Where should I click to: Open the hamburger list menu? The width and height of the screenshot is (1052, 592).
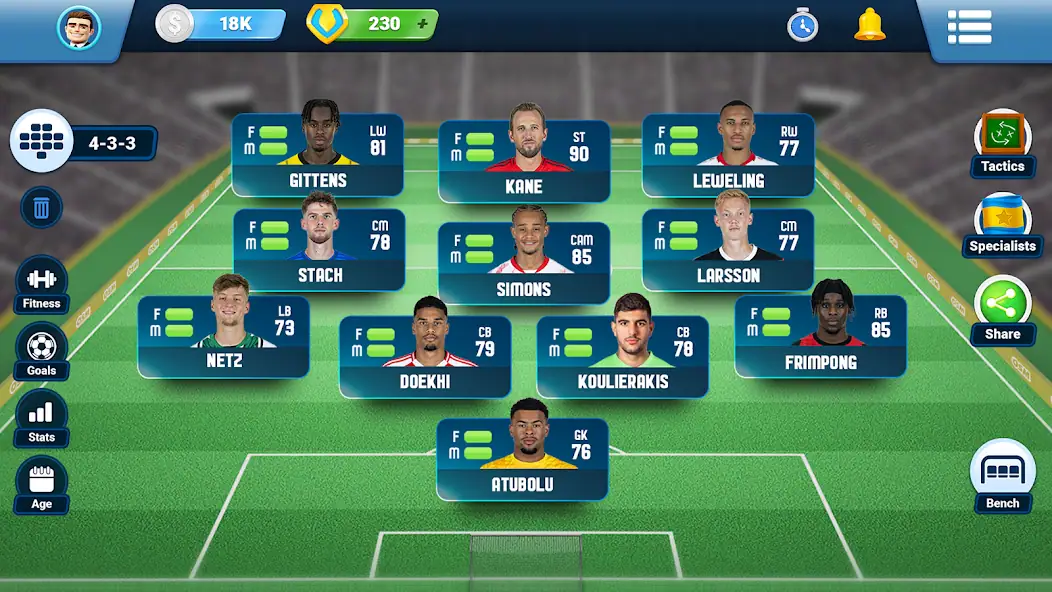coord(969,27)
